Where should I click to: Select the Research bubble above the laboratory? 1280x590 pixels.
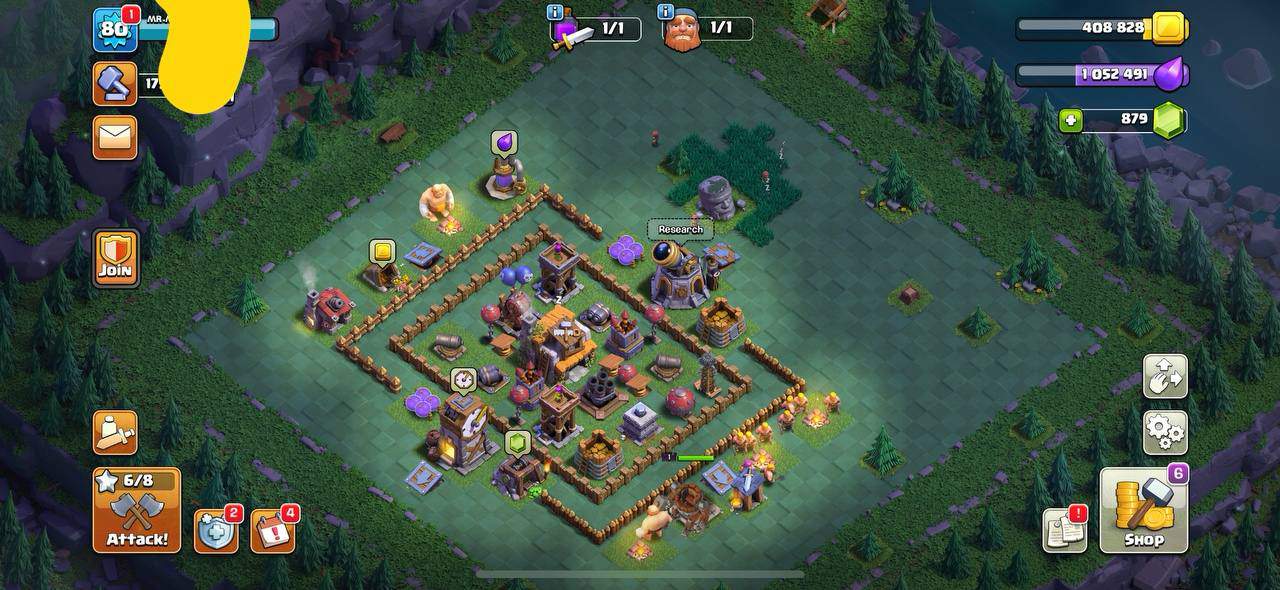click(x=680, y=230)
